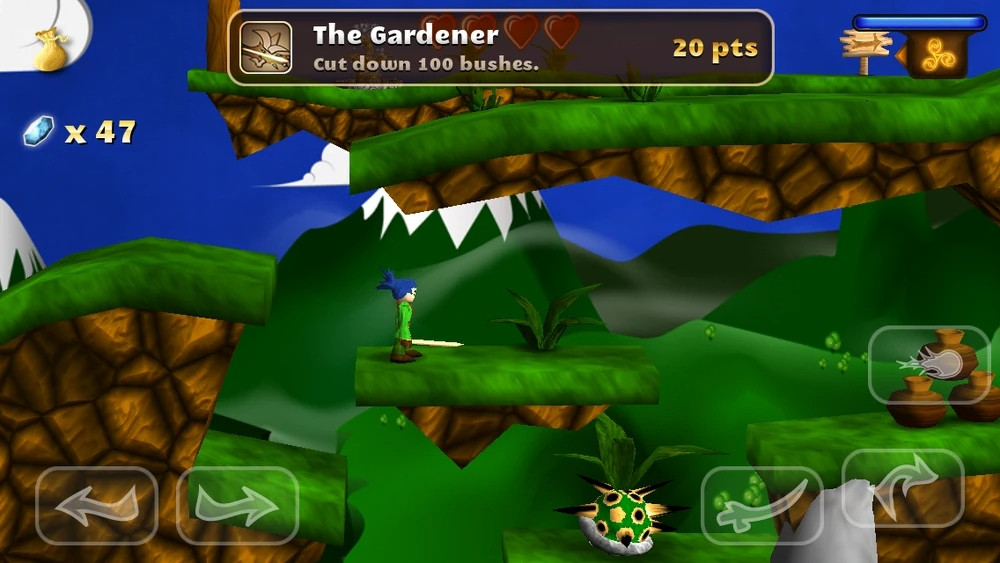Open the gold pouch inventory icon
Viewport: 1000px width, 563px height.
pyautogui.click(x=50, y=50)
